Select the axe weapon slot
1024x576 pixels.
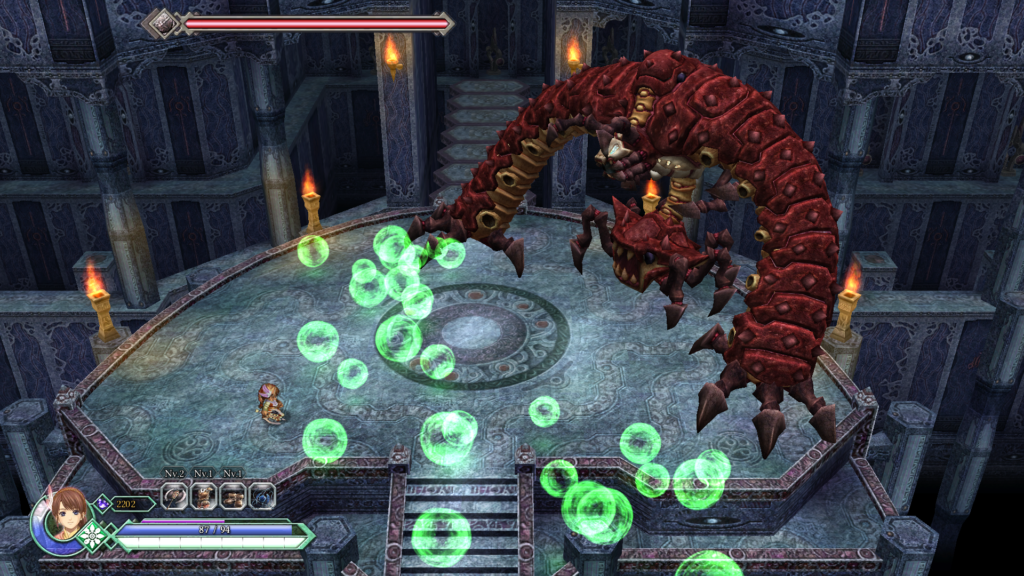tap(176, 495)
